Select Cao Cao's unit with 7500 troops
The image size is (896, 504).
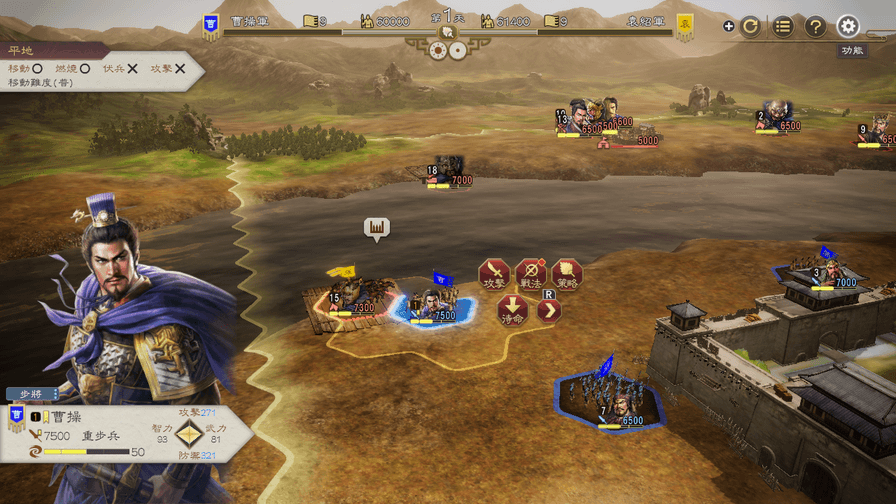click(x=433, y=303)
